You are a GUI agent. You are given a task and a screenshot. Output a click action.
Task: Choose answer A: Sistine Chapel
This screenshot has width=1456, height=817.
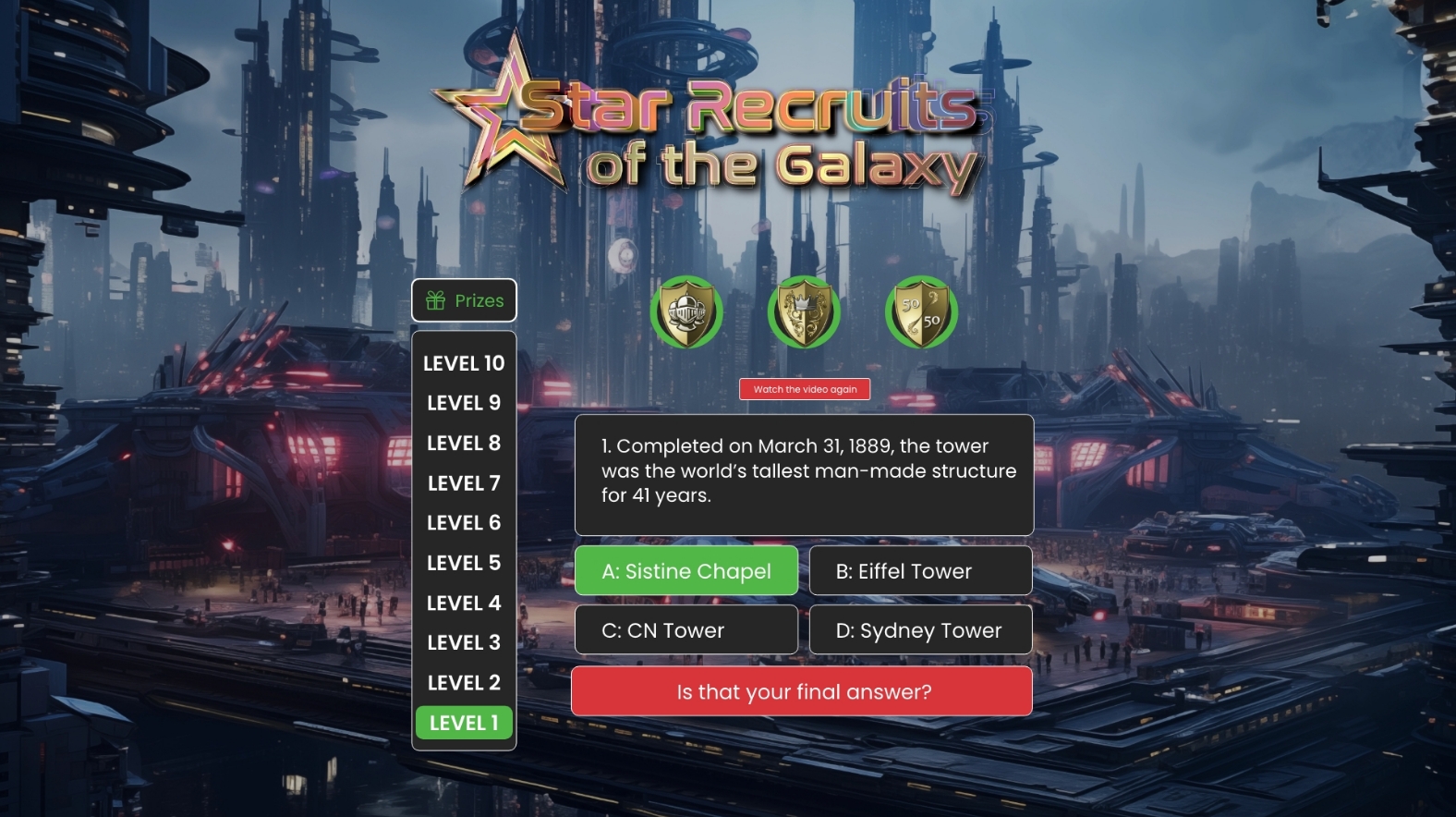686,571
